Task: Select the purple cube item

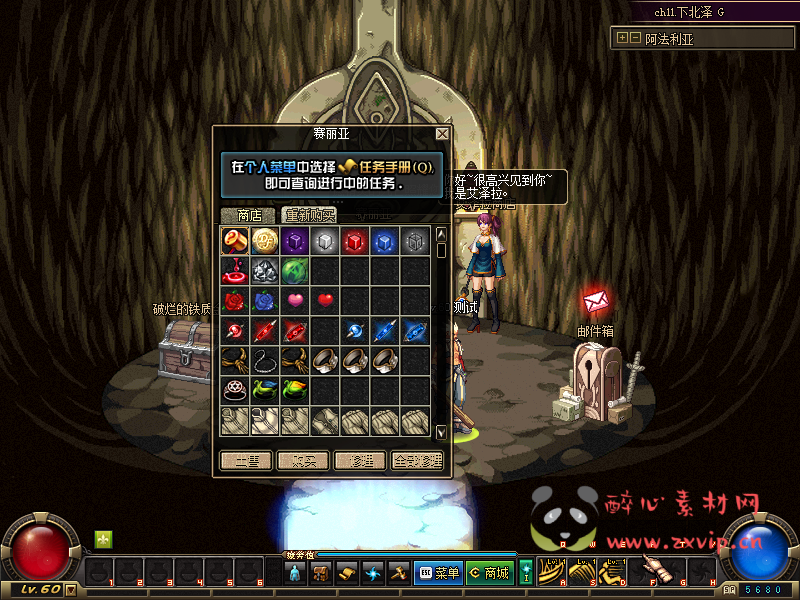Action: point(294,240)
